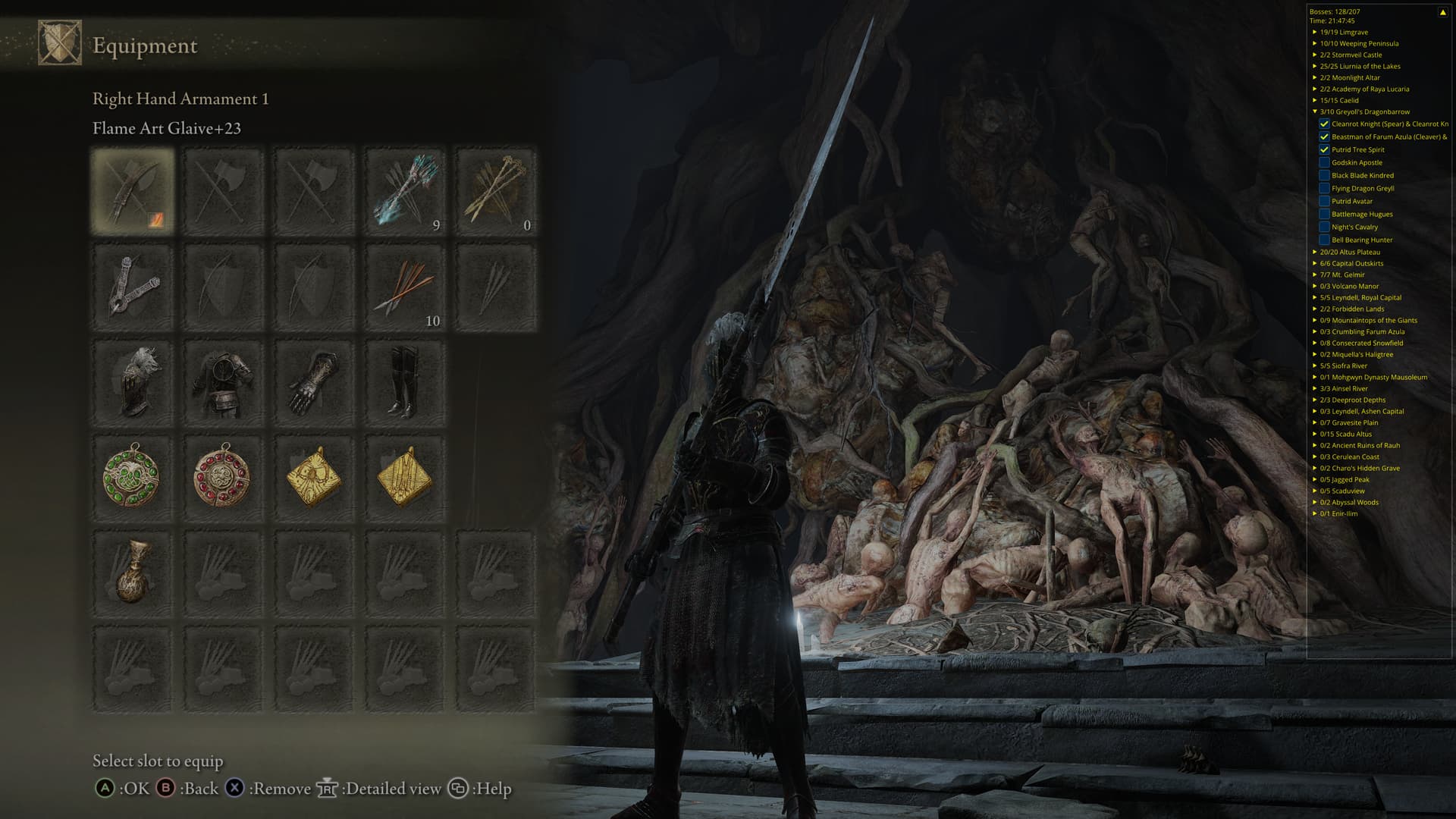Tick the Godskin Apostle boss checkbox
Viewport: 1456px width, 819px height.
[1324, 162]
